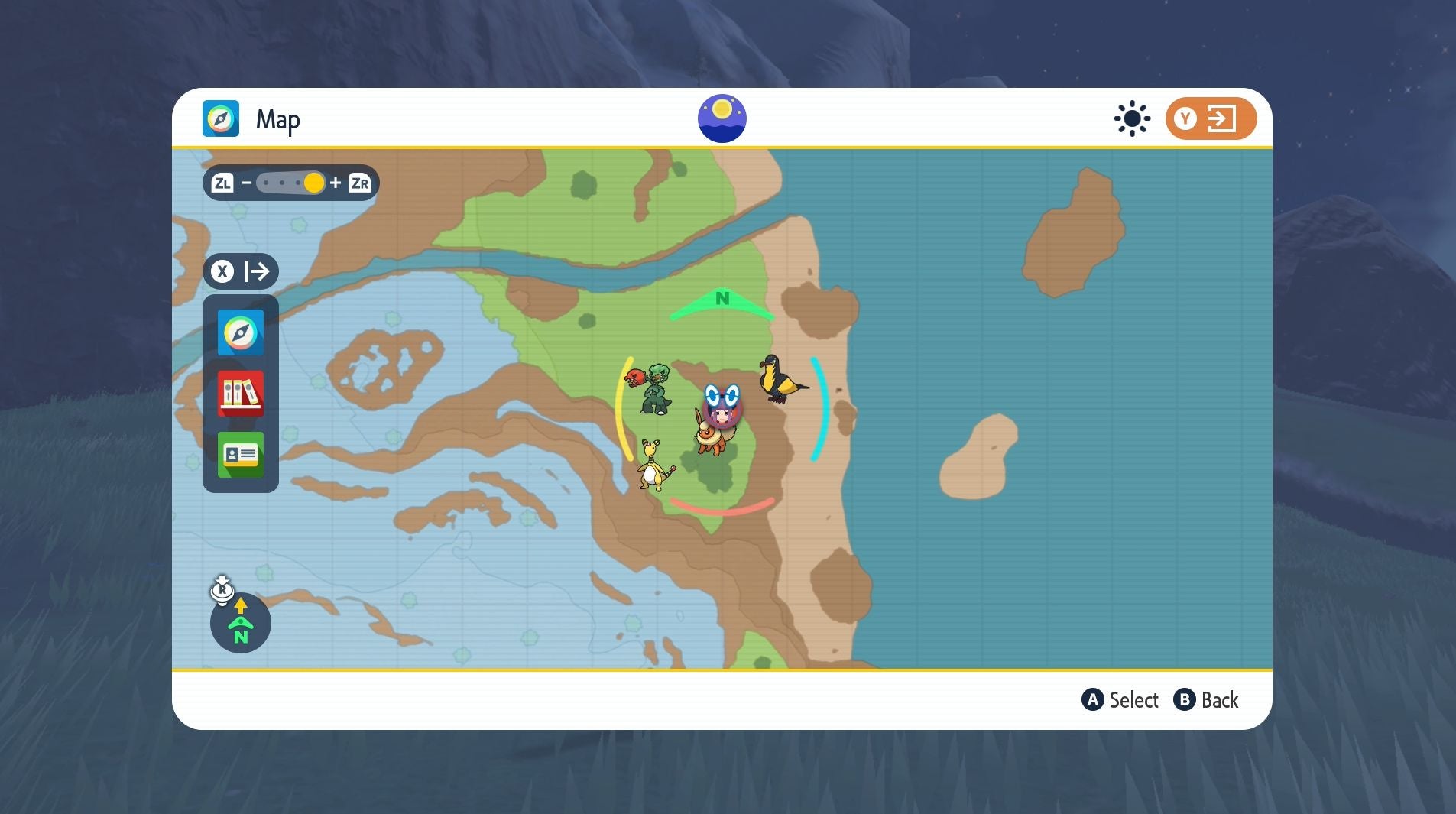Click the compass icon beside the Map title

222,118
